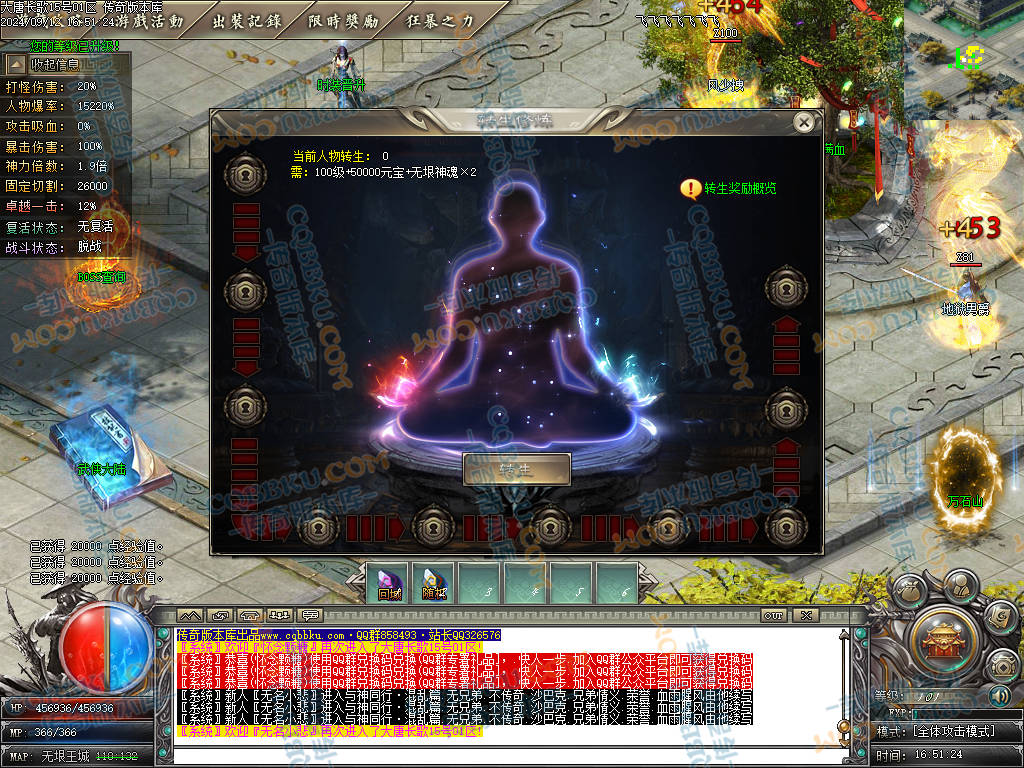The width and height of the screenshot is (1024, 768).
Task: Open the 游戲活動 game events menu
Action: coord(152,20)
